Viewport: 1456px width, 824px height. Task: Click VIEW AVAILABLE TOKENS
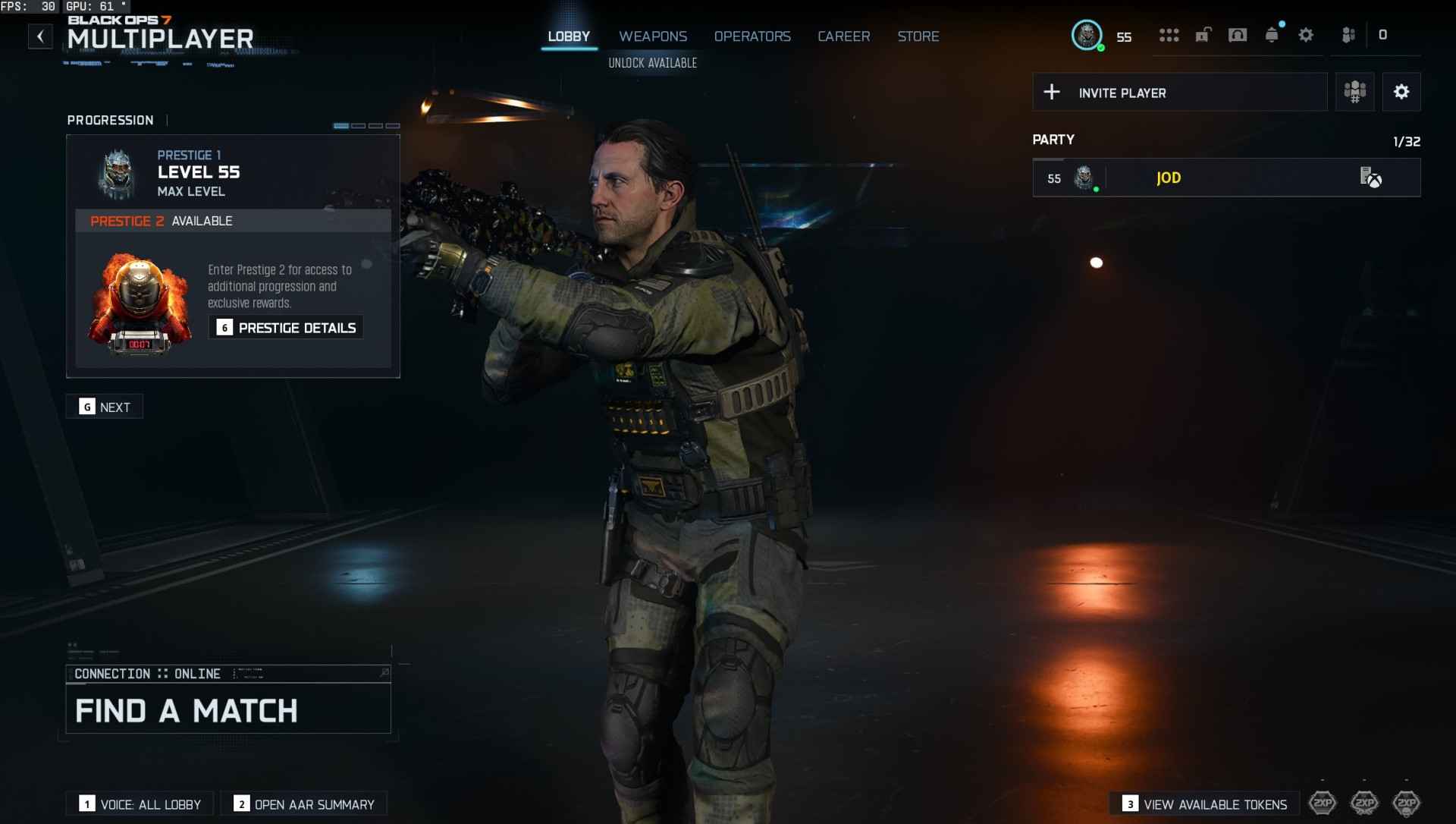click(1206, 804)
